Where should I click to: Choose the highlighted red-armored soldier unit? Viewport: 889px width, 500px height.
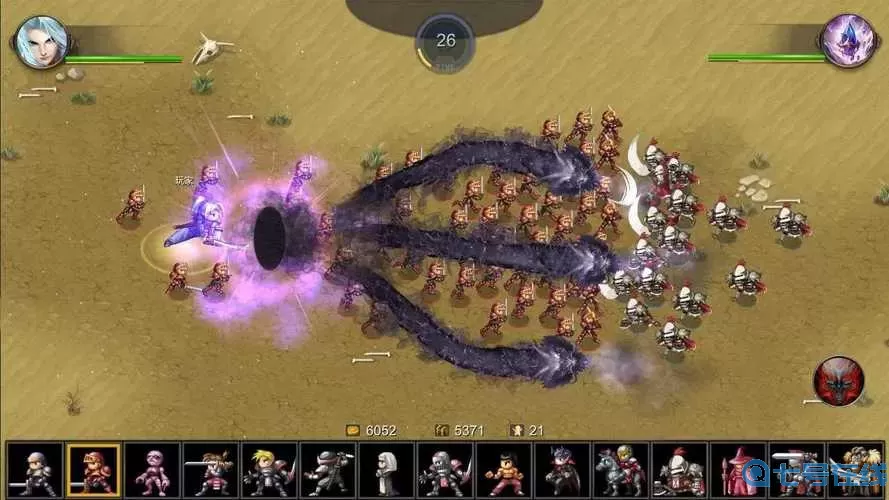click(x=93, y=470)
